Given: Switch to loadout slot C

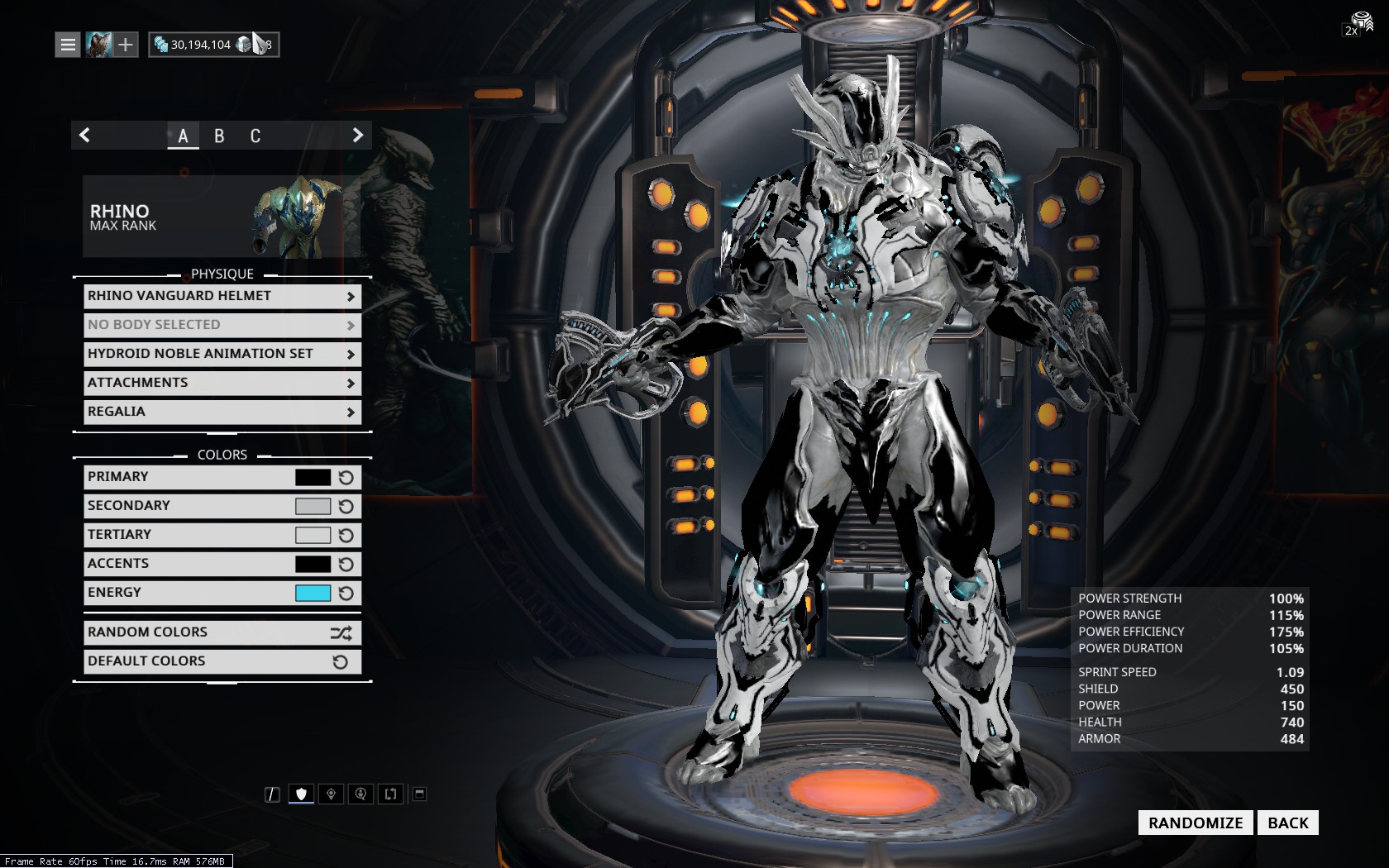Looking at the screenshot, I should (x=255, y=136).
